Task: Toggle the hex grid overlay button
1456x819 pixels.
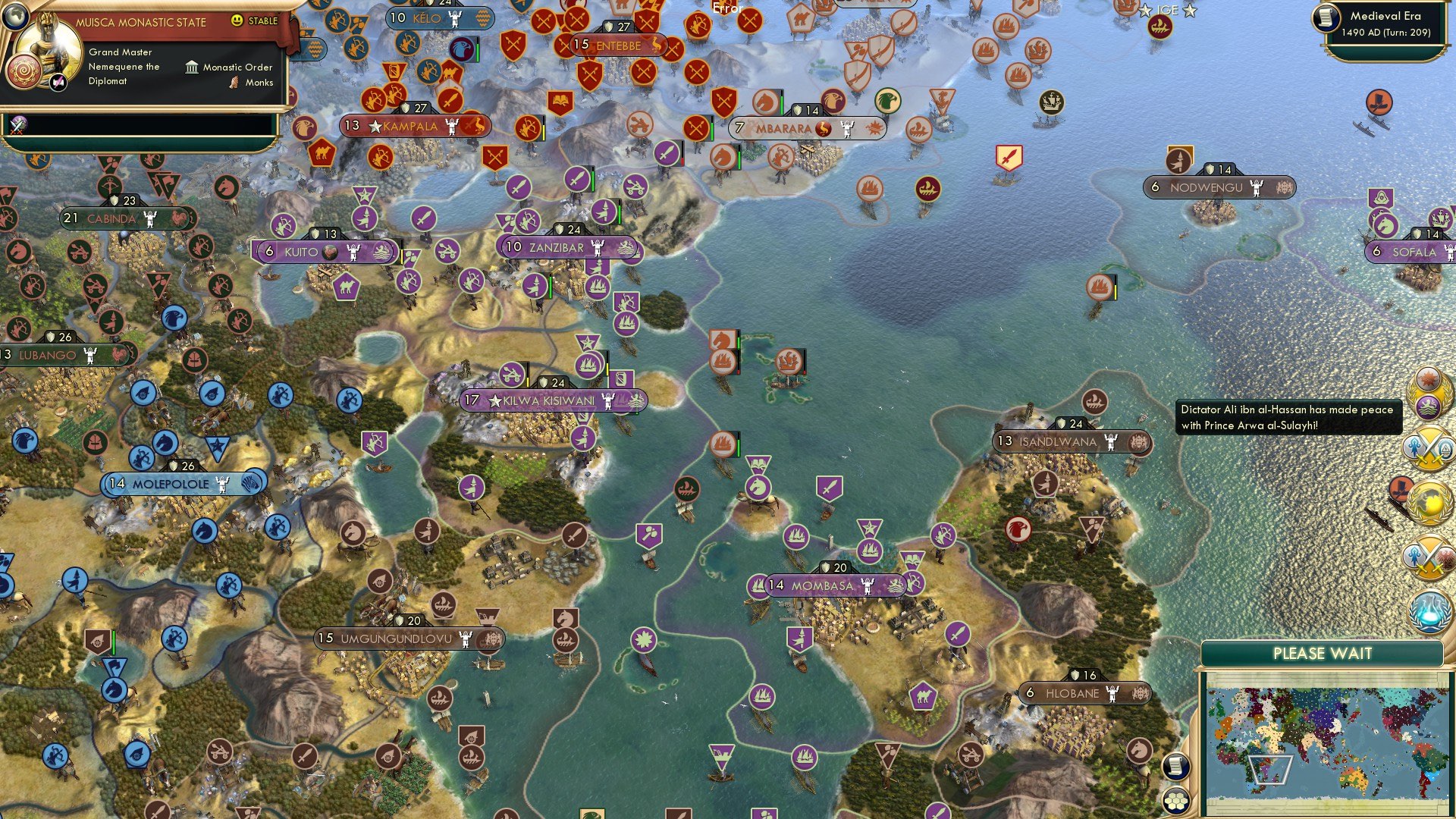Action: (x=1176, y=802)
